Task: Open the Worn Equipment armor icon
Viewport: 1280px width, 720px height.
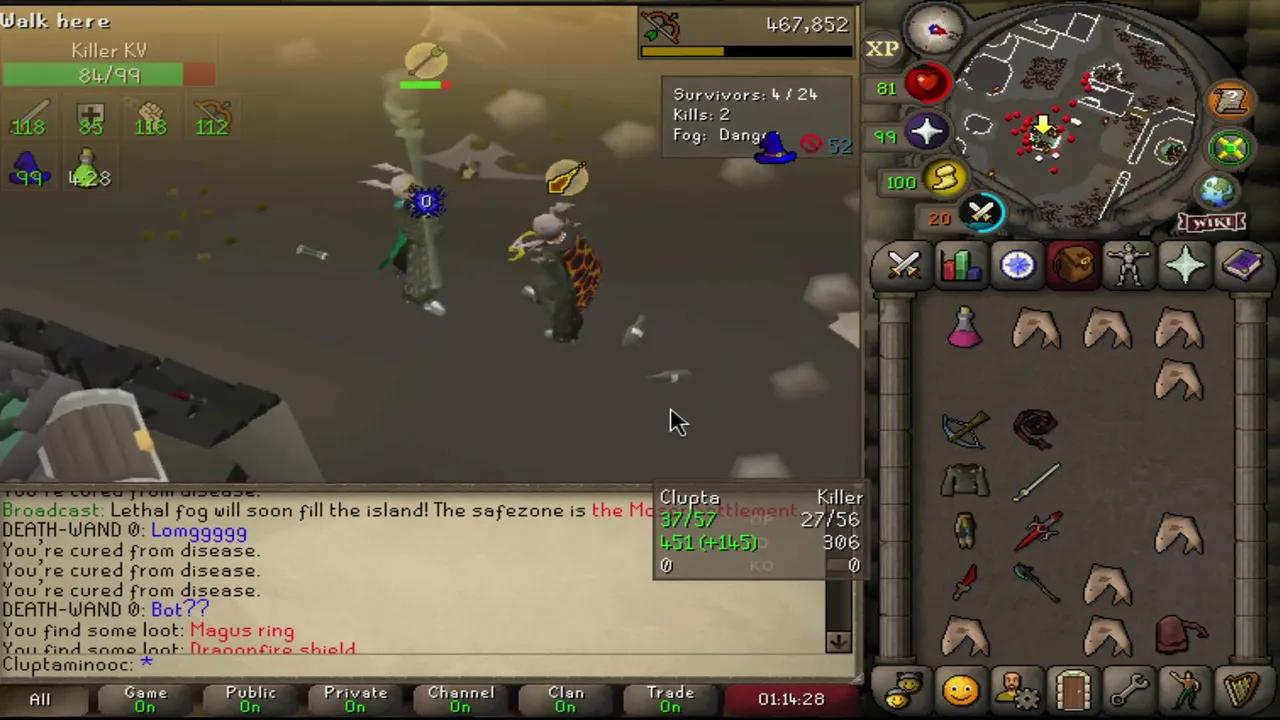Action: point(1129,264)
